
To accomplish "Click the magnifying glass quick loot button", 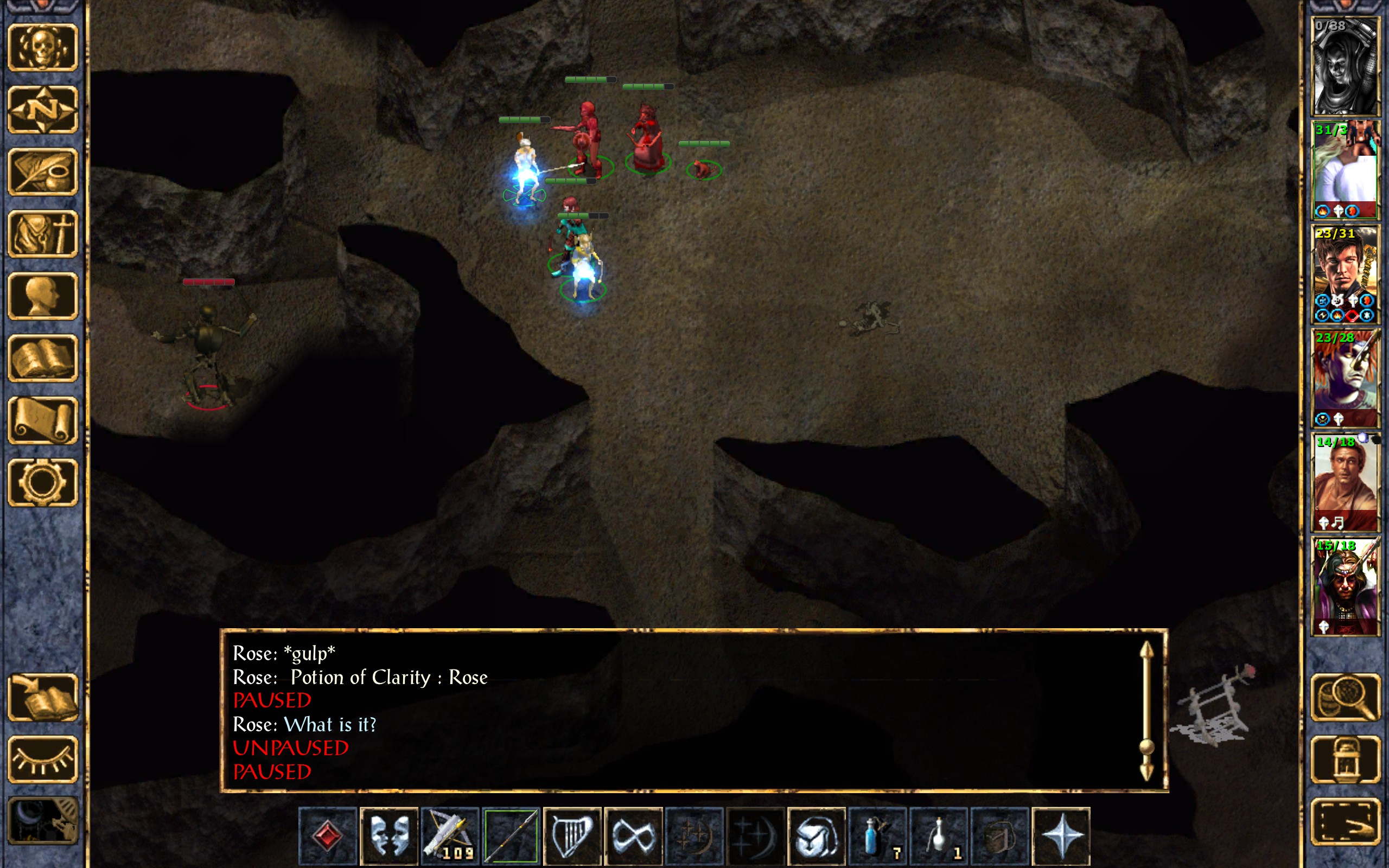I will (x=1346, y=697).
